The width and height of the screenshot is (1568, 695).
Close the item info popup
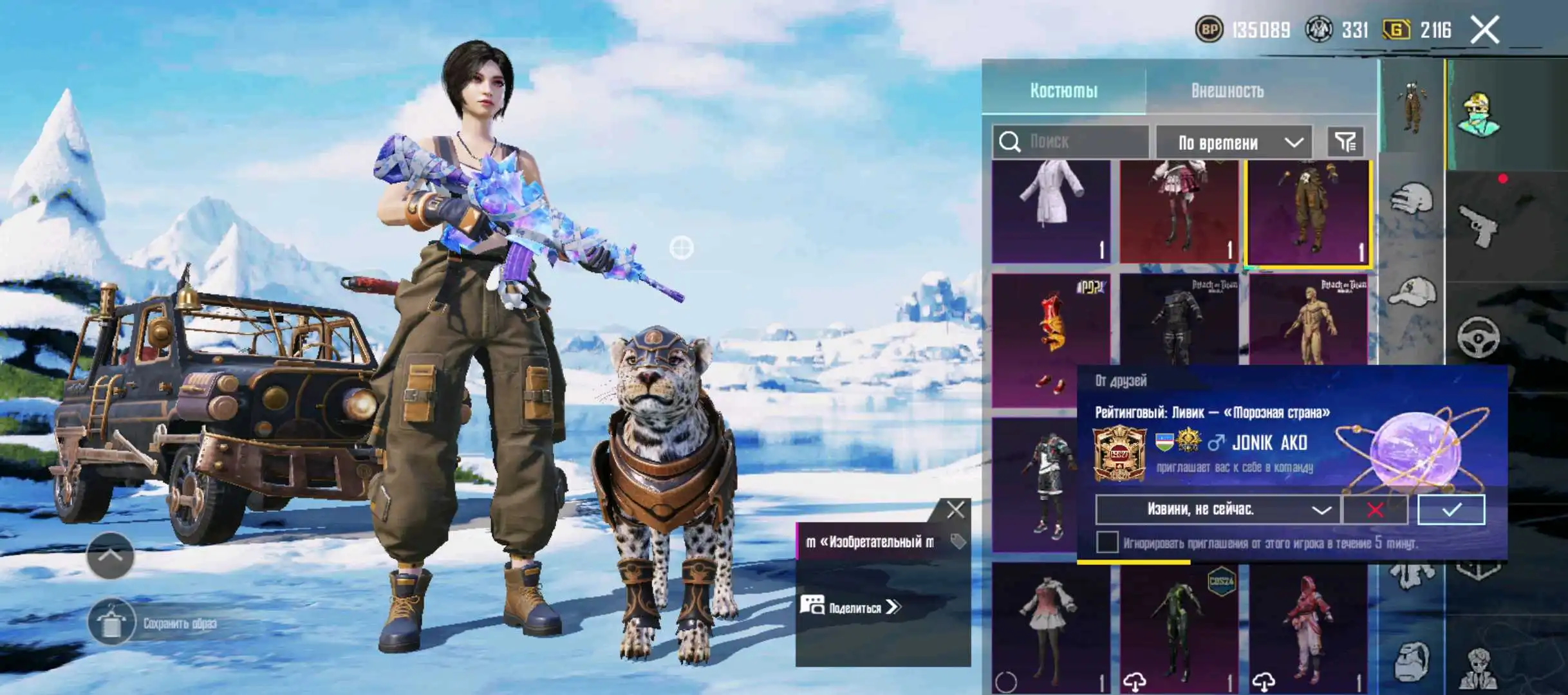(955, 510)
